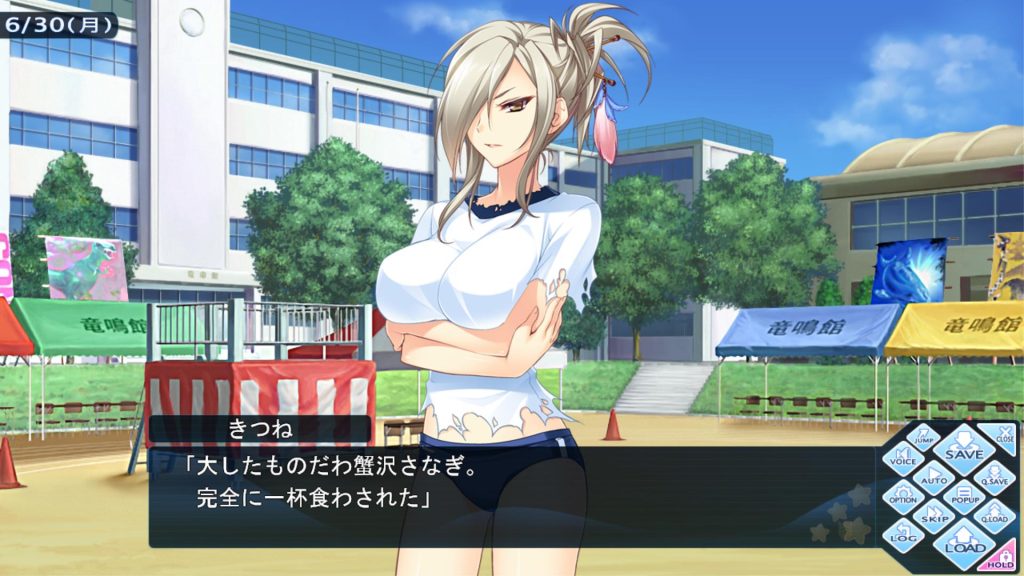Start SKIP mode for dialogue
Screen dimensions: 1024x576
pos(933,518)
